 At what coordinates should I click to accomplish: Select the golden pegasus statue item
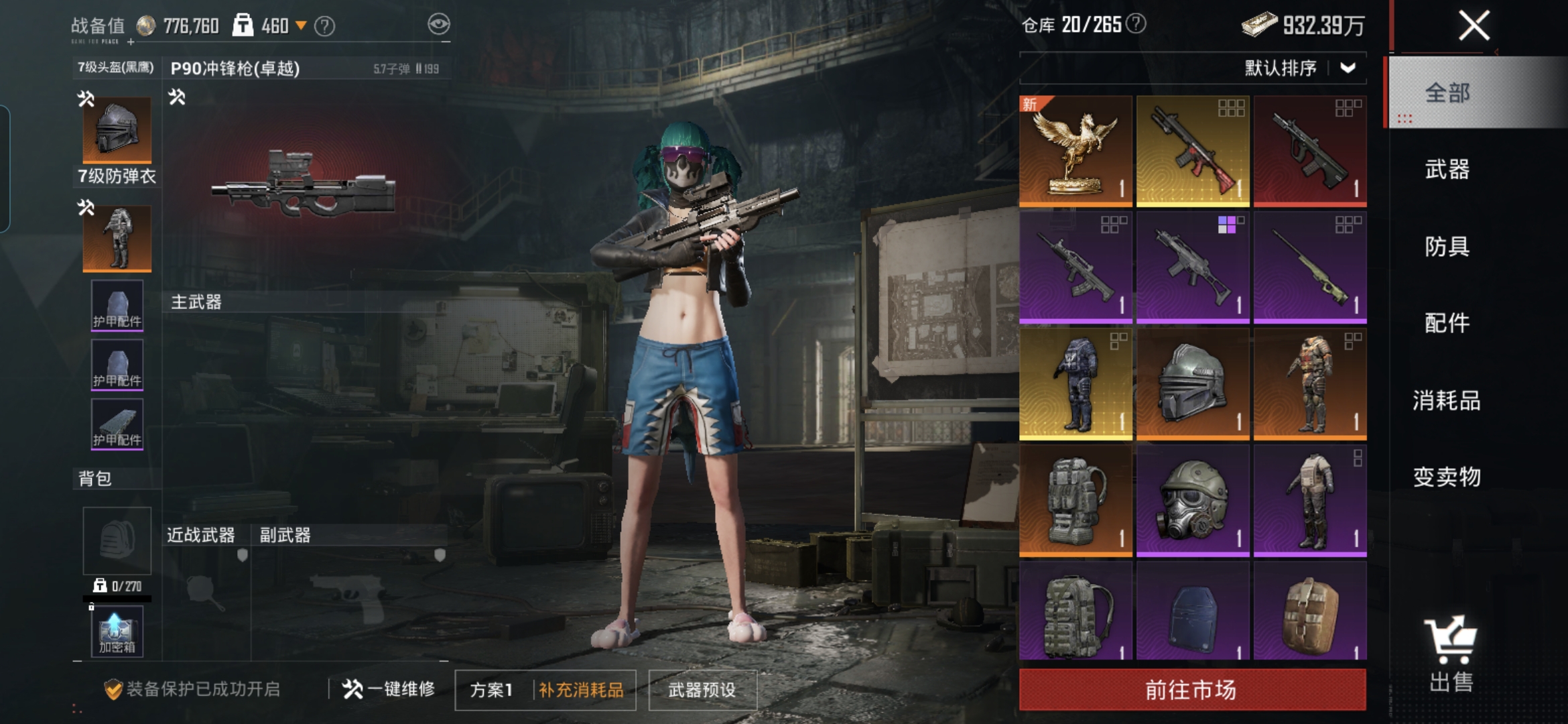point(1075,151)
